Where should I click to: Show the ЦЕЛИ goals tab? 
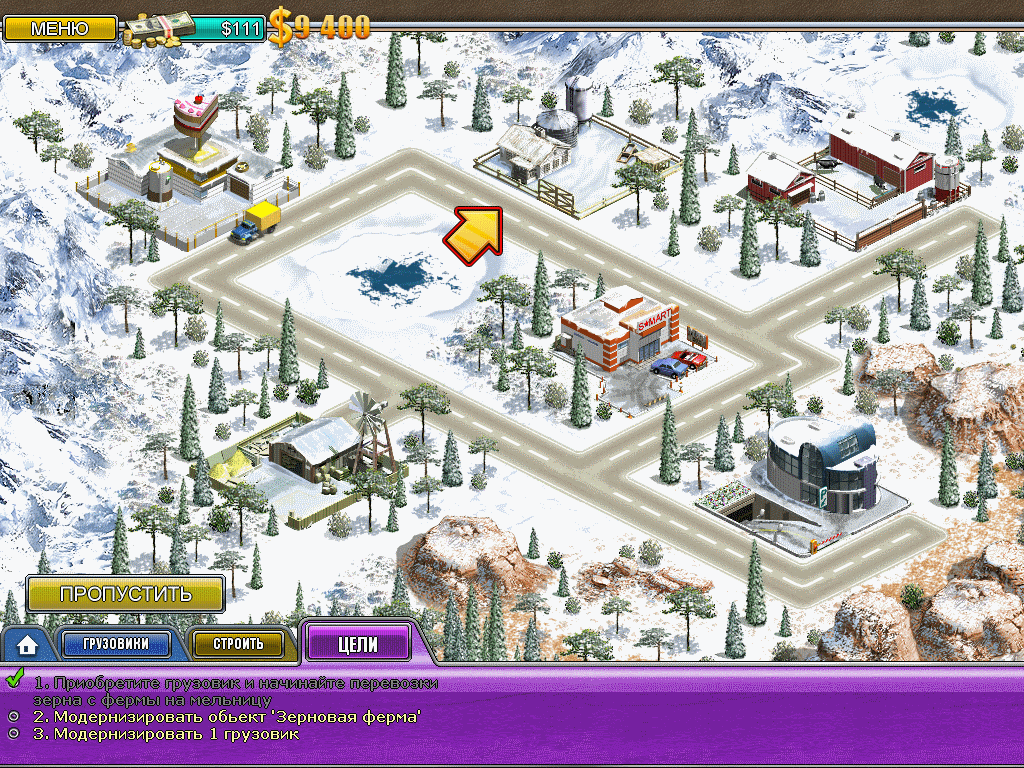tap(358, 644)
